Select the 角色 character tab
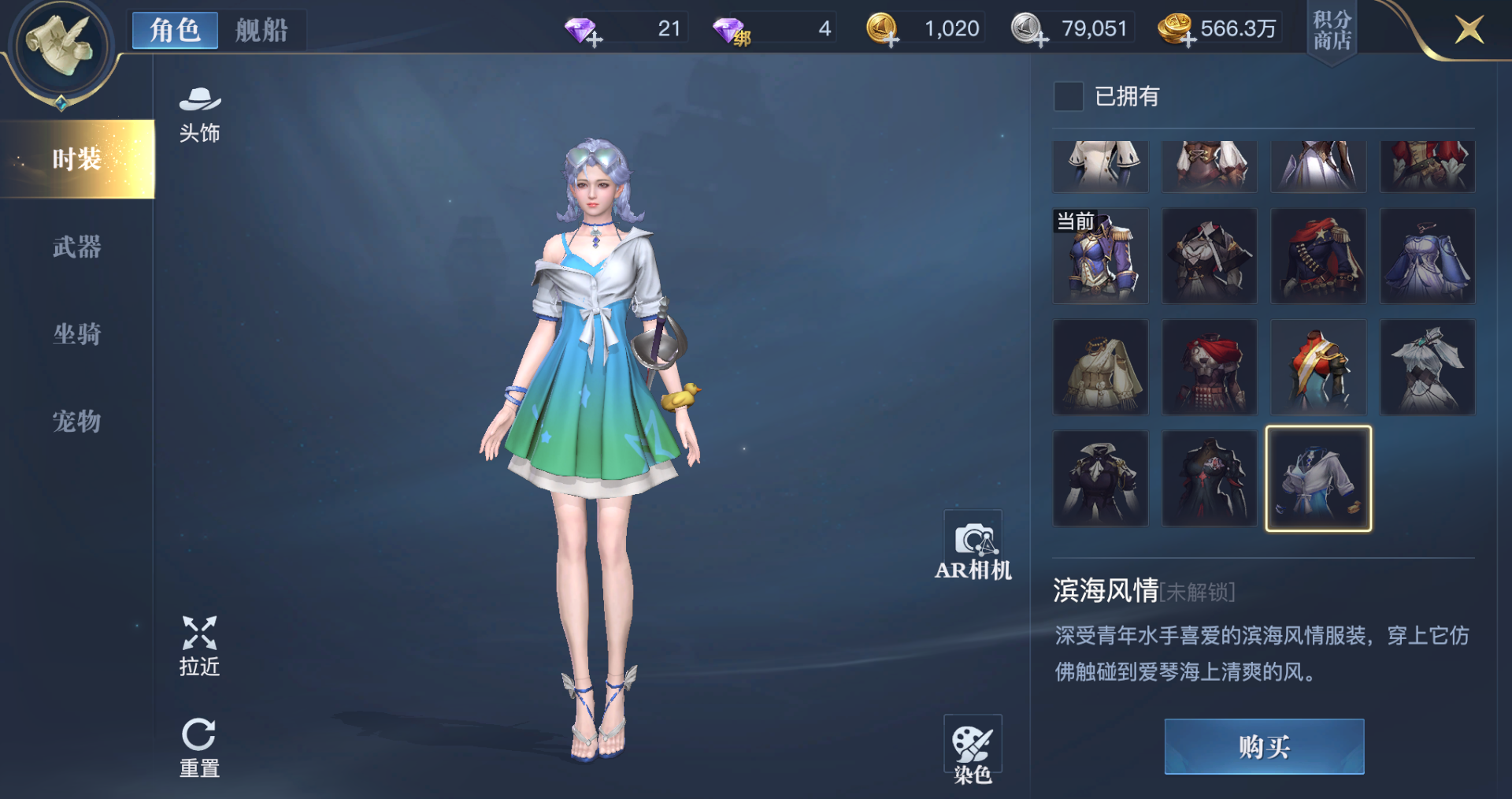 click(x=174, y=30)
